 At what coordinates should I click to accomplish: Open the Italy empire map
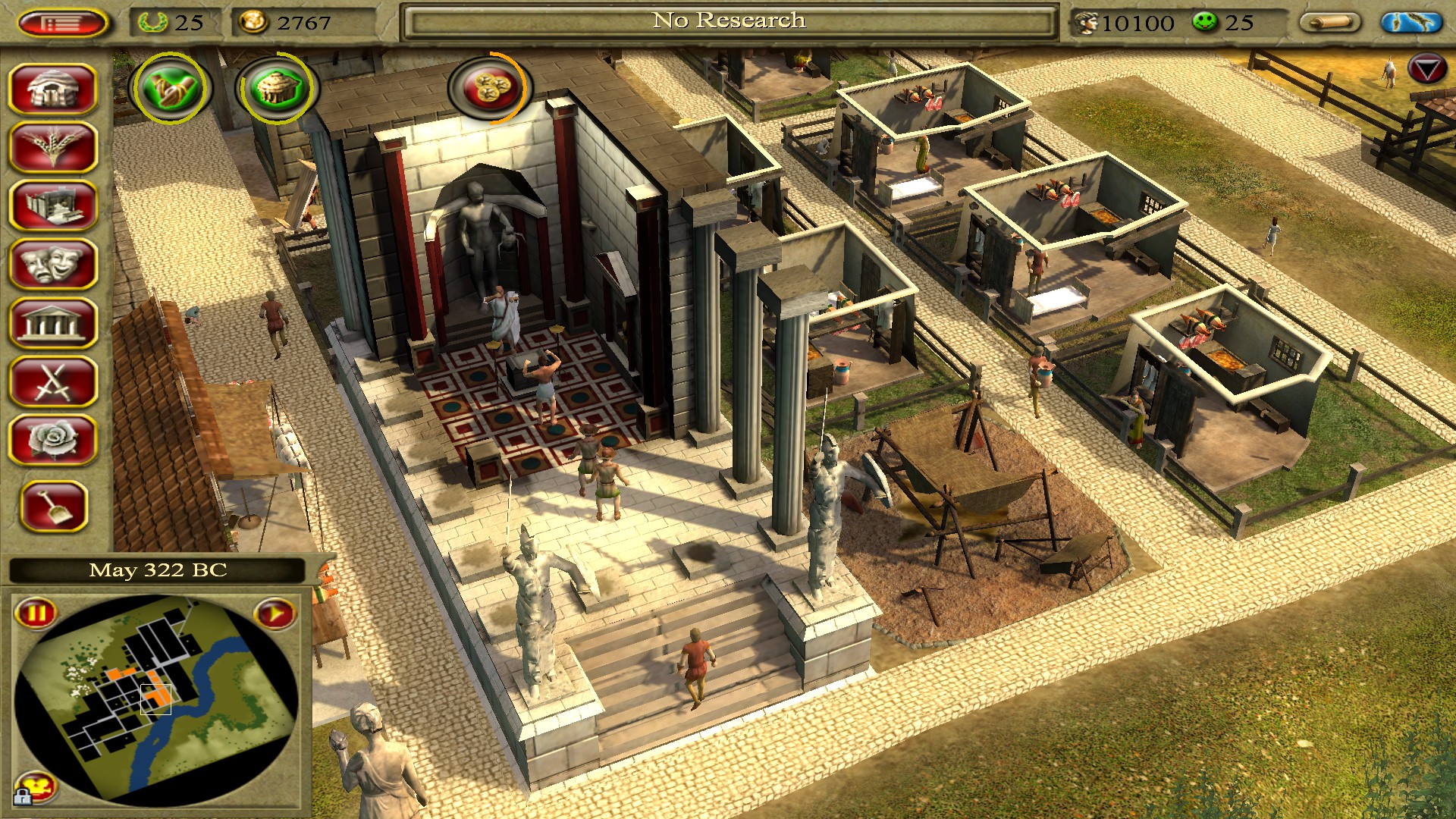coord(1410,23)
